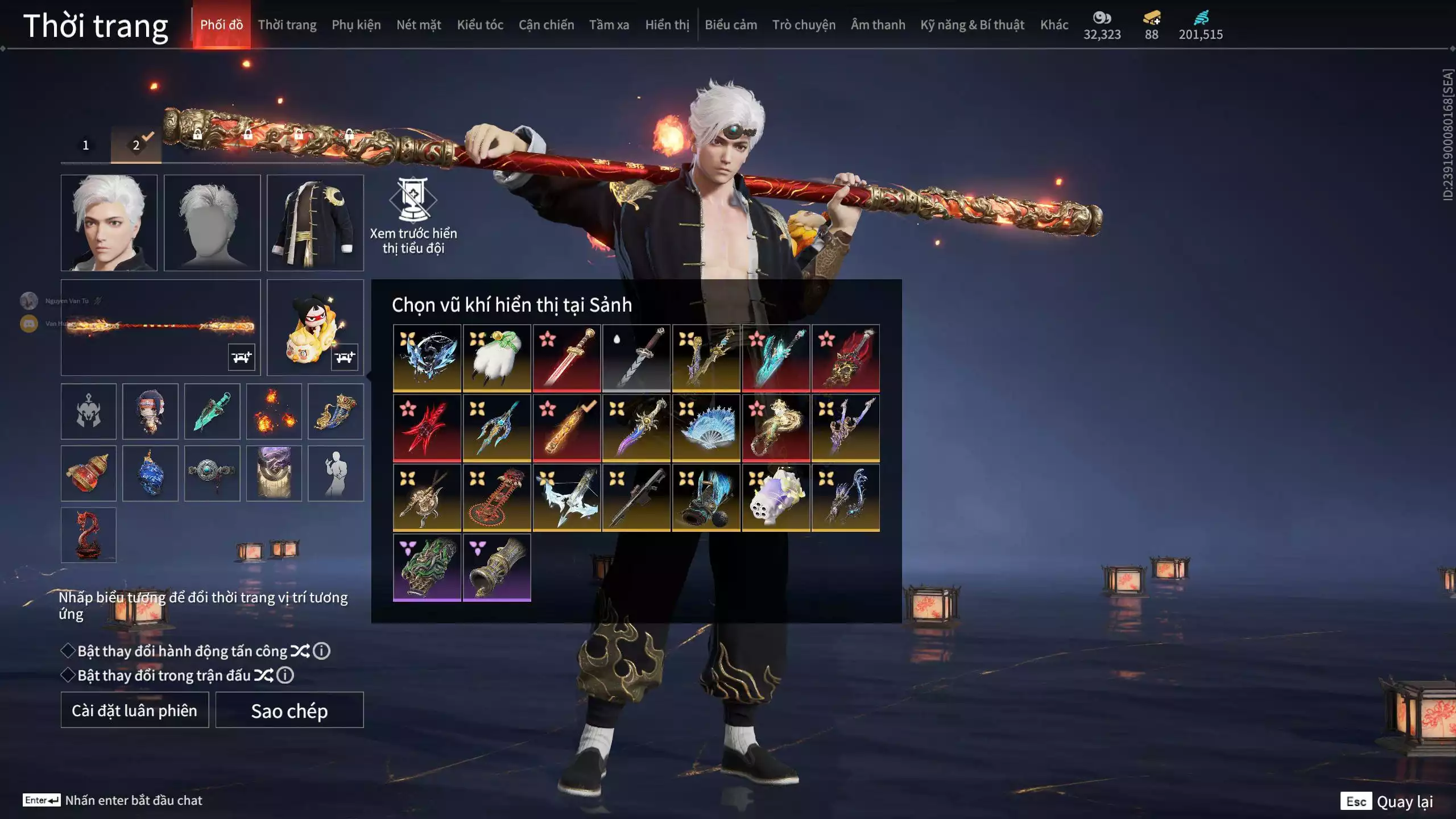Viewport: 1456px width, 819px height.
Task: Click the red dragon accessory slot
Action: (89, 535)
